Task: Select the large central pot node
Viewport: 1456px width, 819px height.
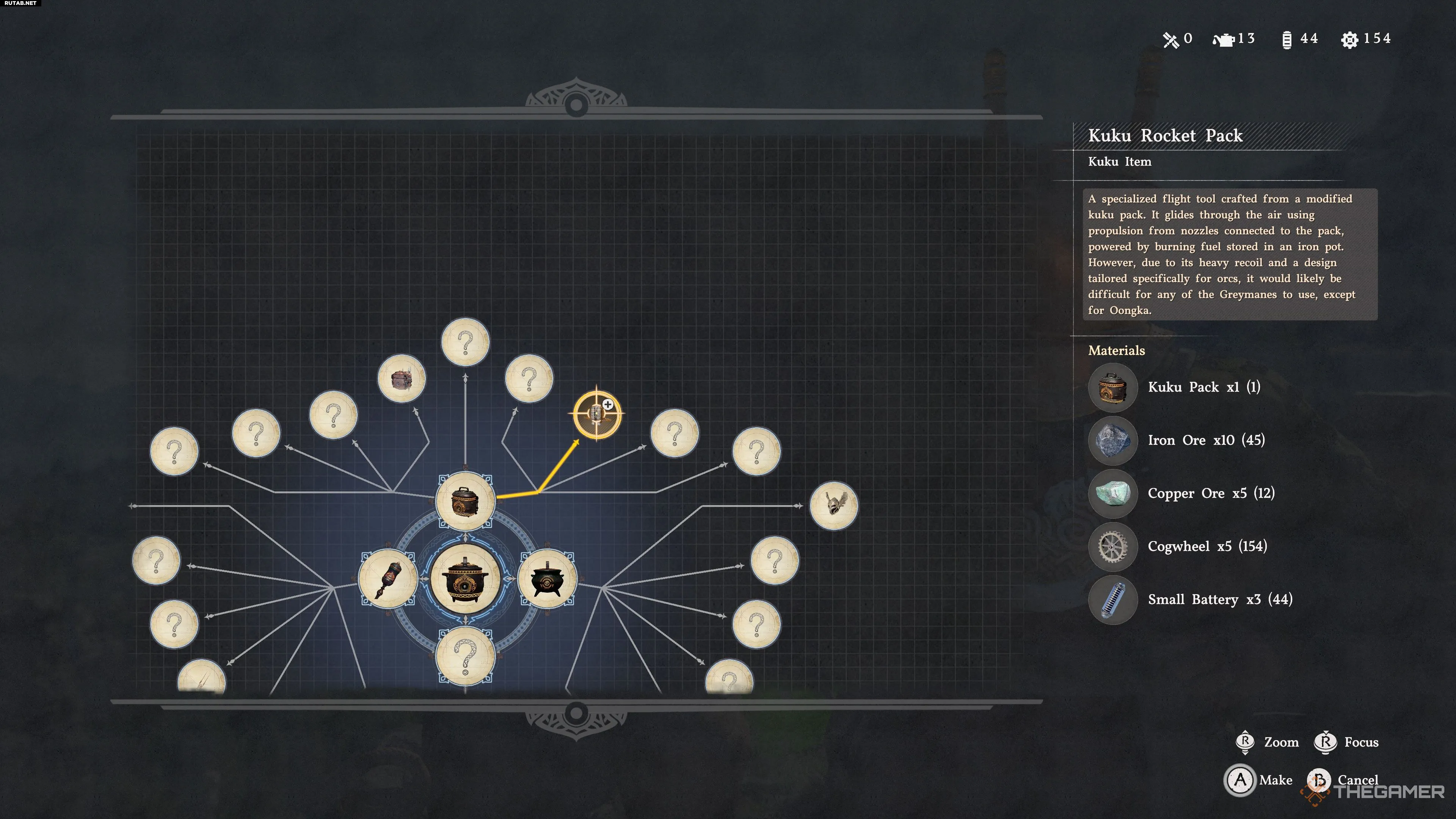Action: (x=465, y=579)
